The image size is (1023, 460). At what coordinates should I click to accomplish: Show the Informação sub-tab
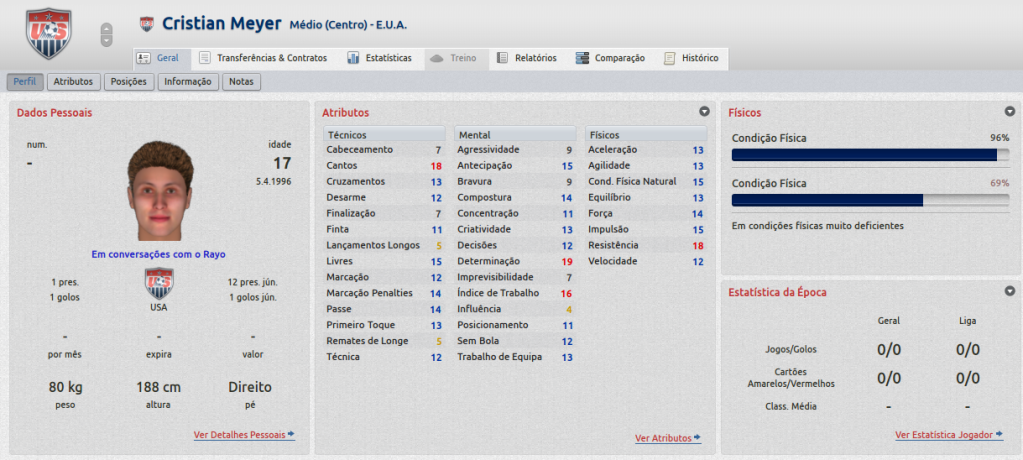click(x=187, y=82)
